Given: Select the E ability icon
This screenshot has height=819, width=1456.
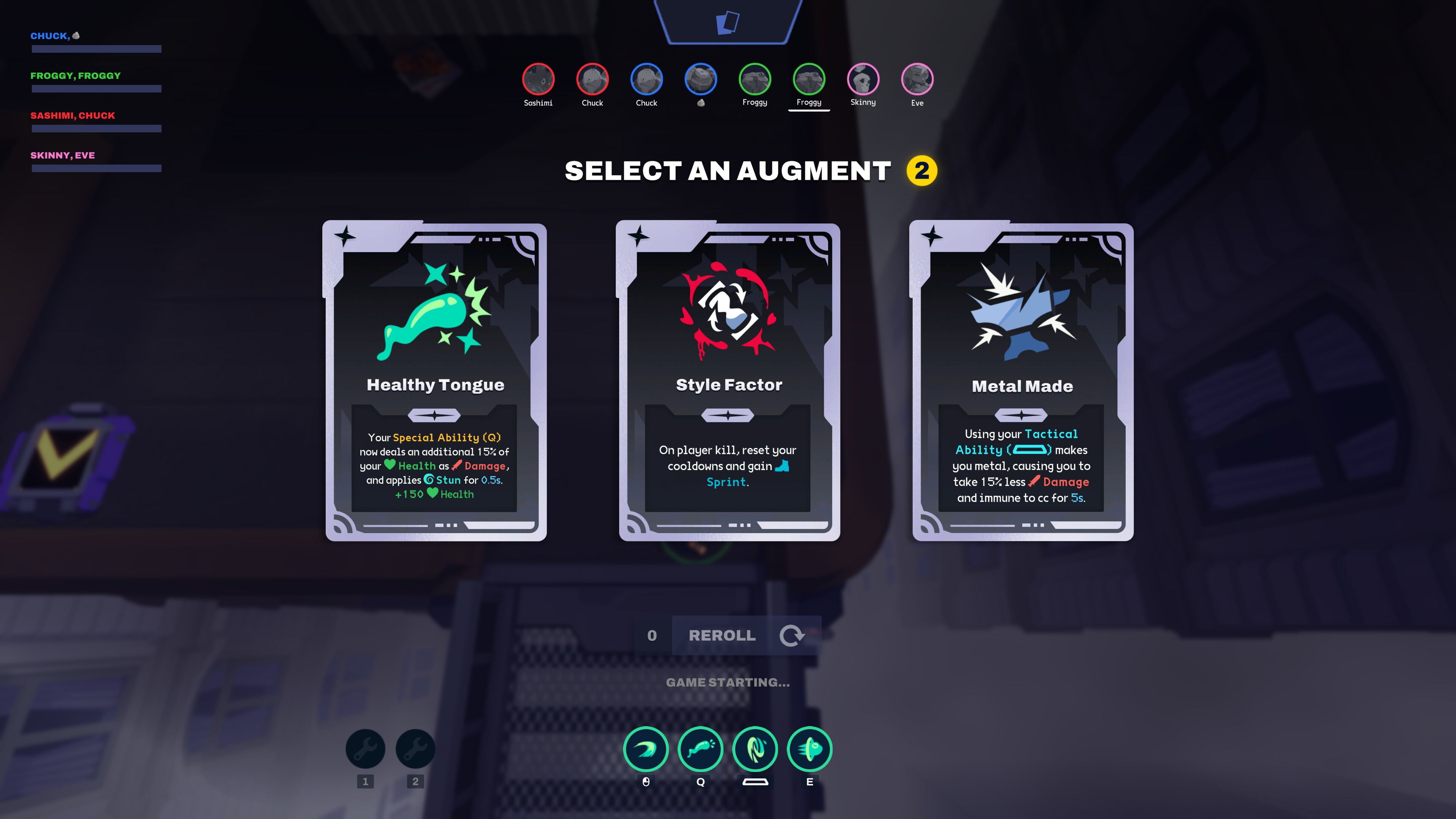Looking at the screenshot, I should (x=810, y=750).
